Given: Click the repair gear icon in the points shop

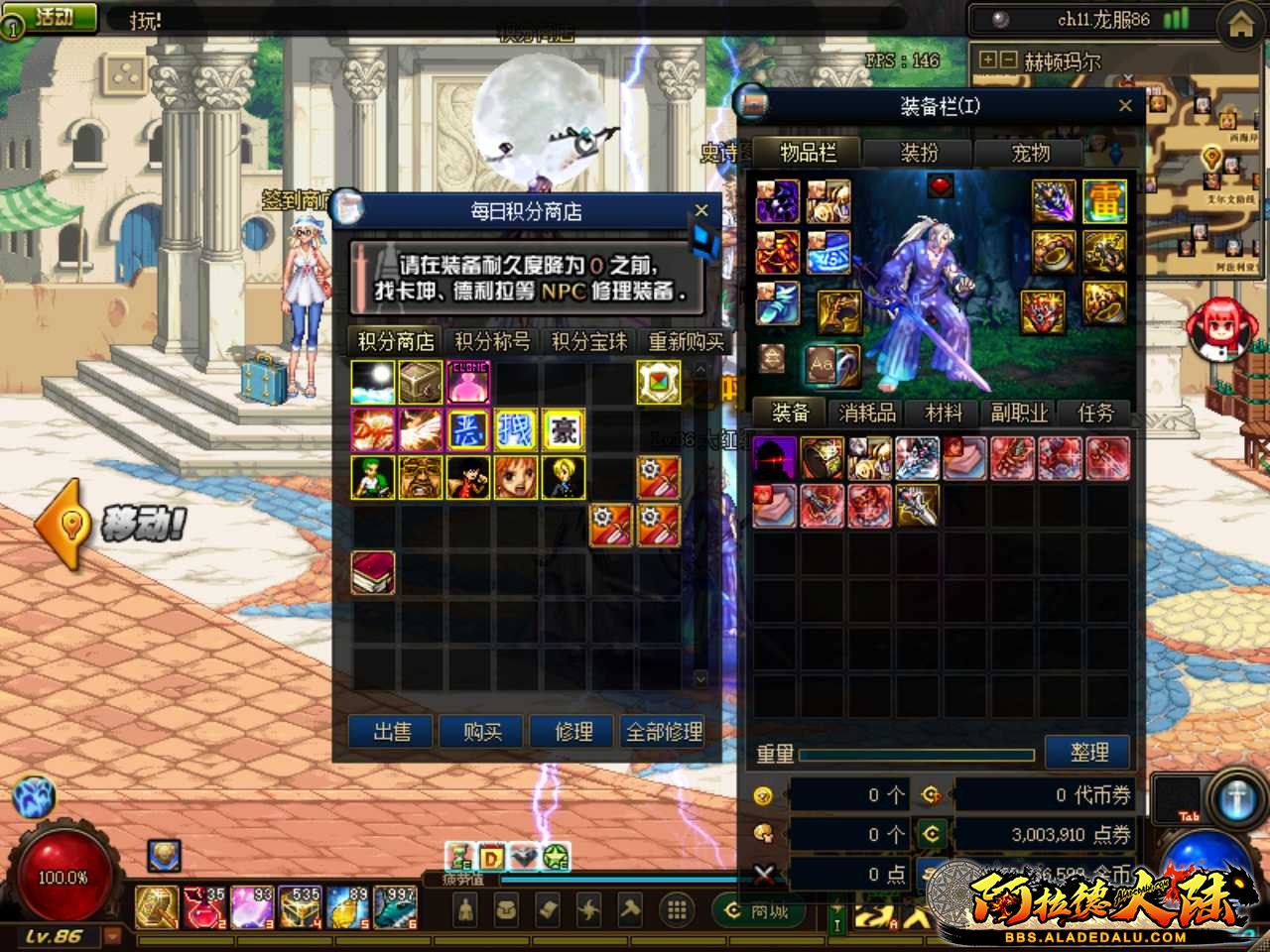Looking at the screenshot, I should click(x=660, y=477).
